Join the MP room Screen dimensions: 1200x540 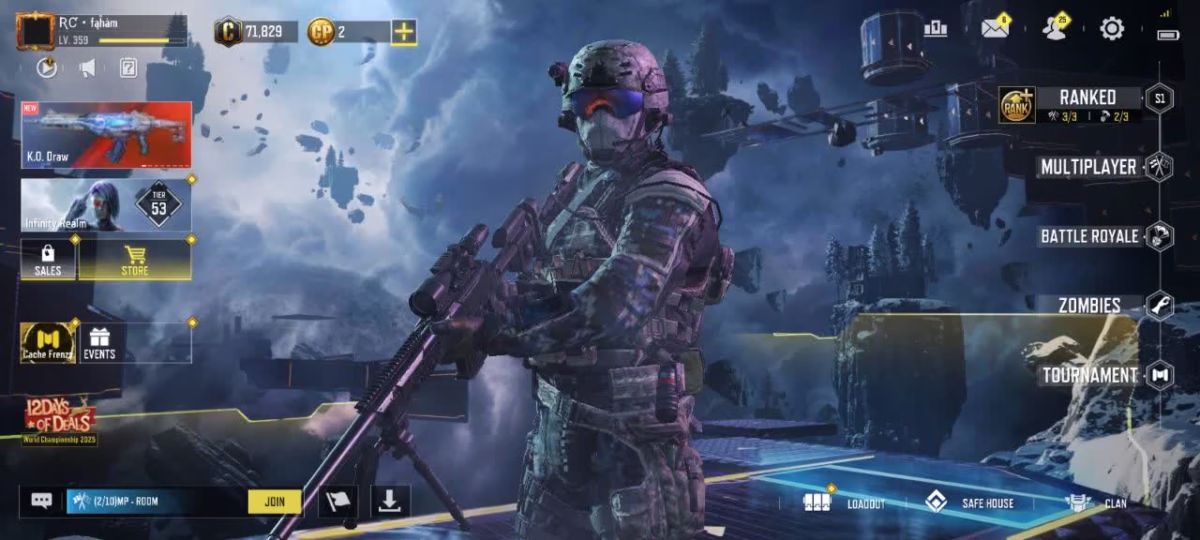274,501
